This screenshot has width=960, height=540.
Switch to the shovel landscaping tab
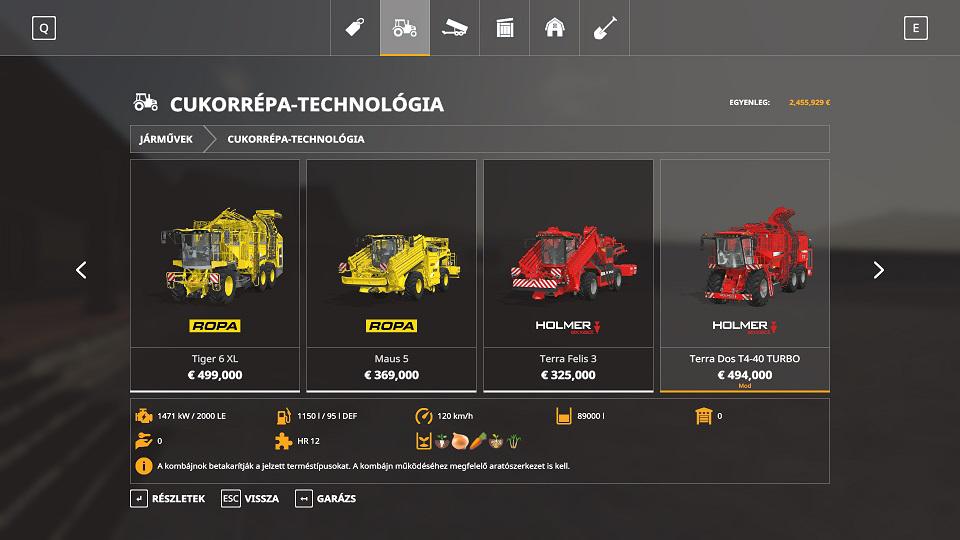pos(605,28)
